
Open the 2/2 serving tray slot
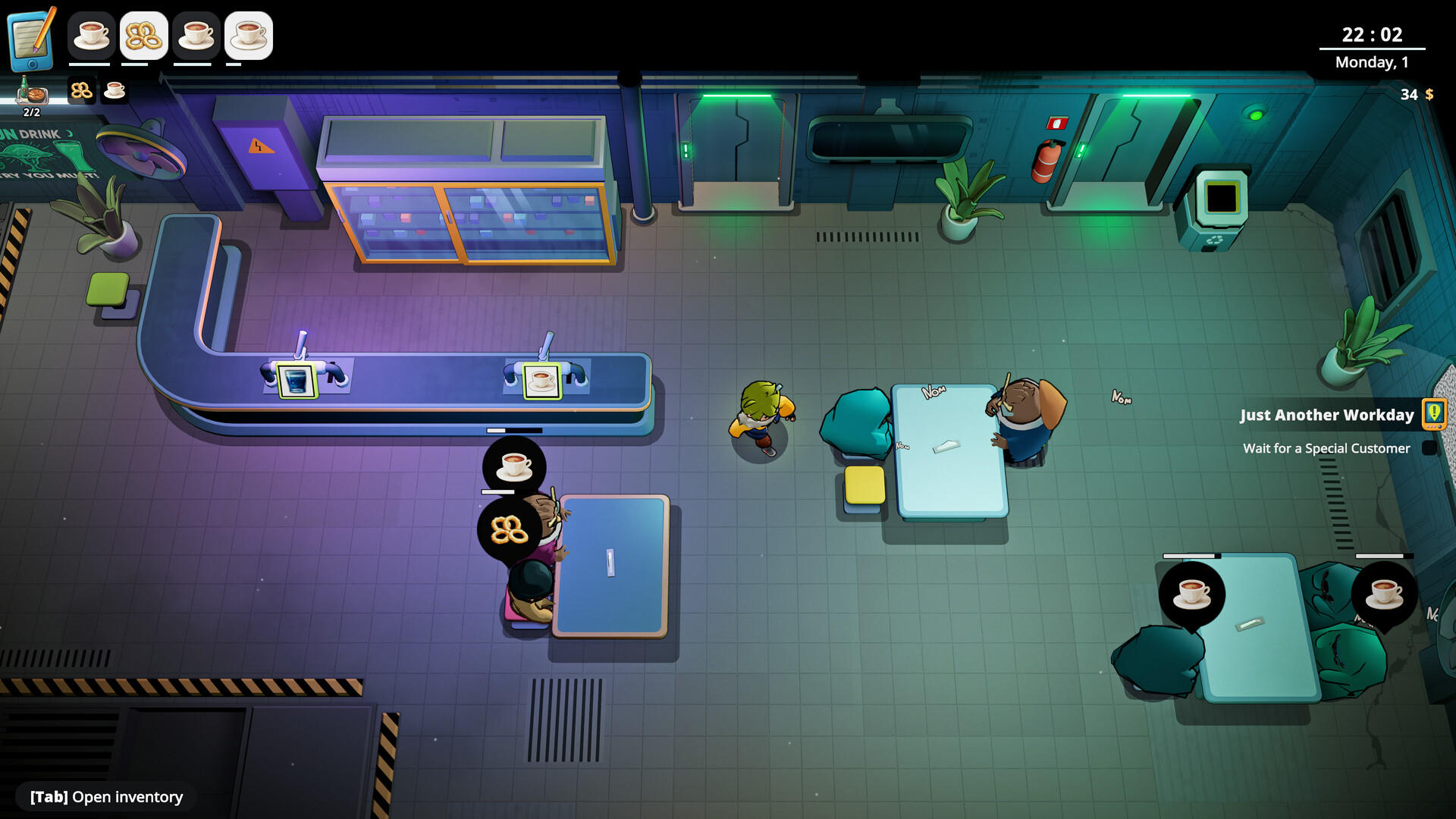pyautogui.click(x=30, y=95)
